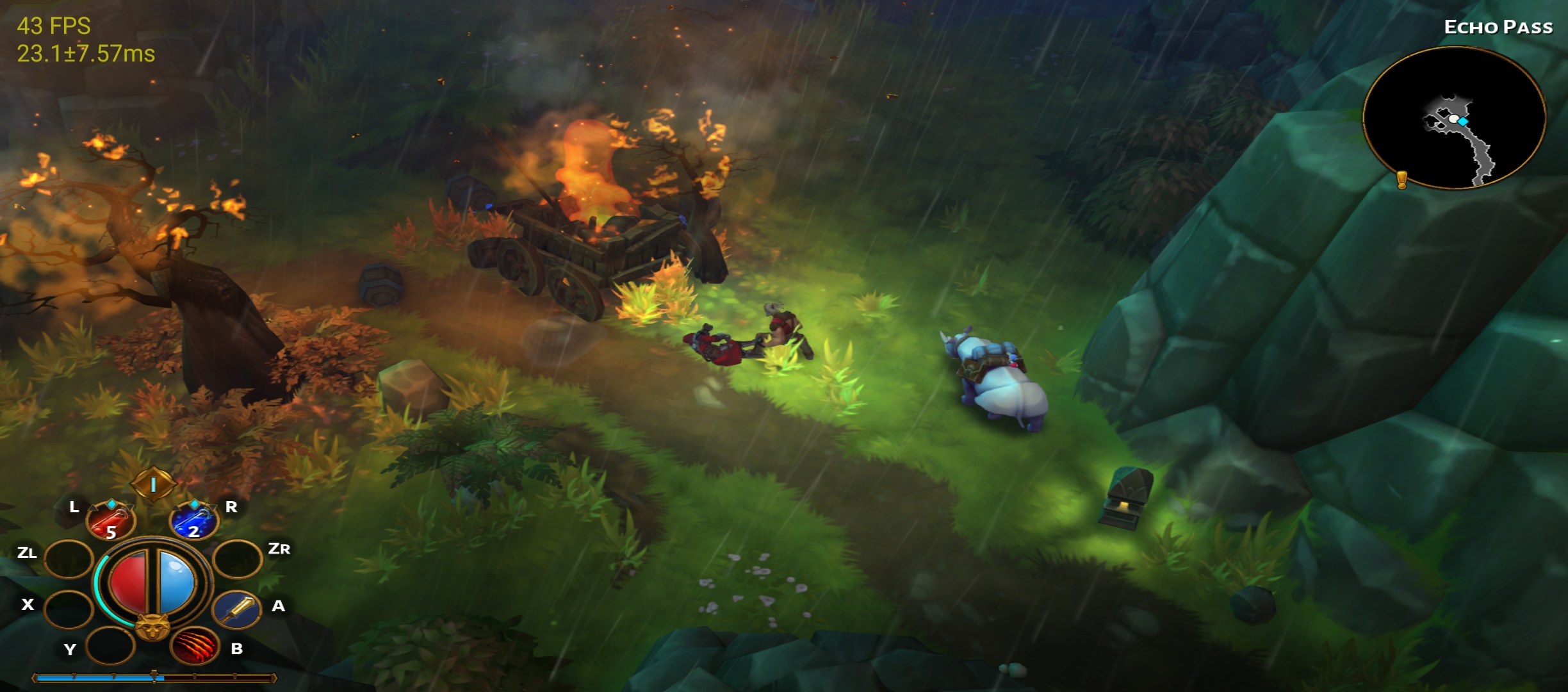Click the diamond skill-page badge above the potions

pyautogui.click(x=153, y=484)
